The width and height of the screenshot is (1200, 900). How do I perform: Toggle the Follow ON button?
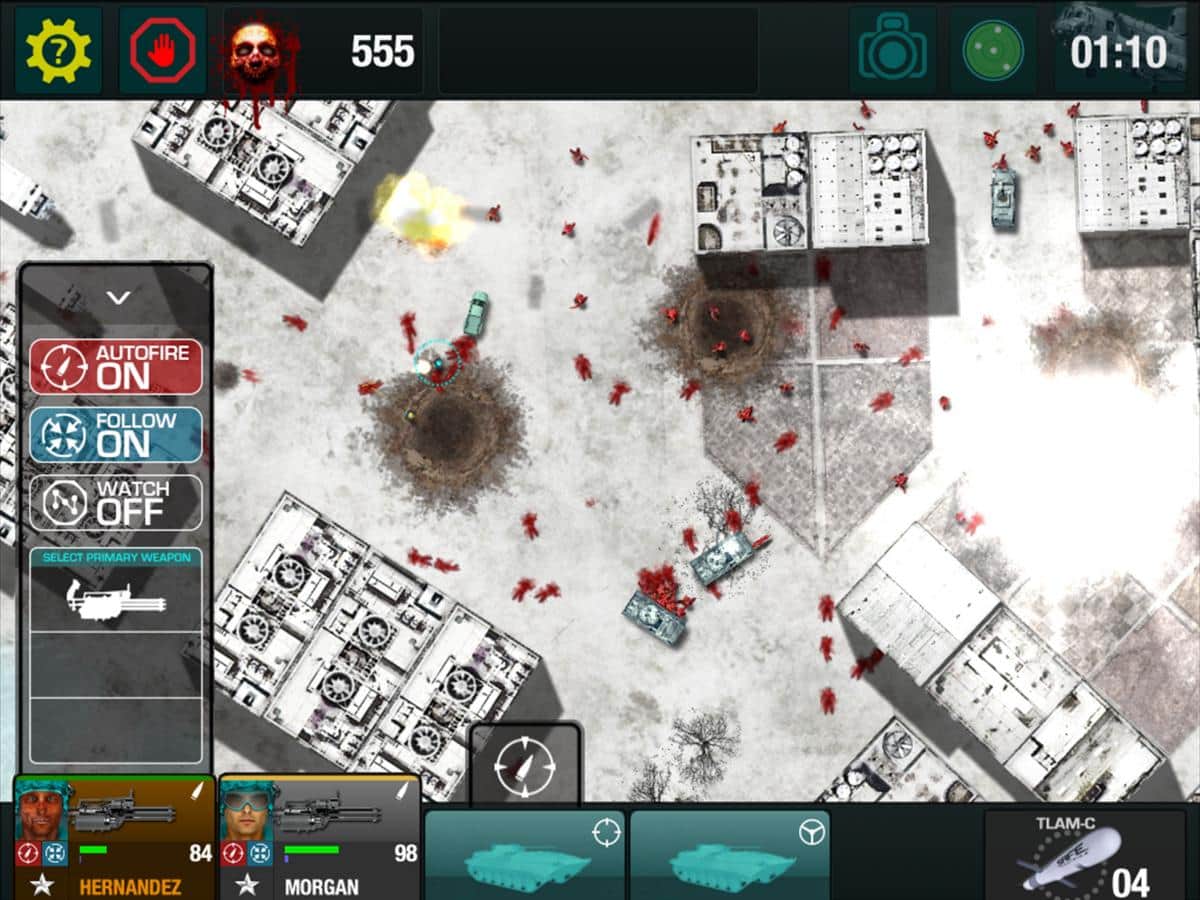point(116,434)
